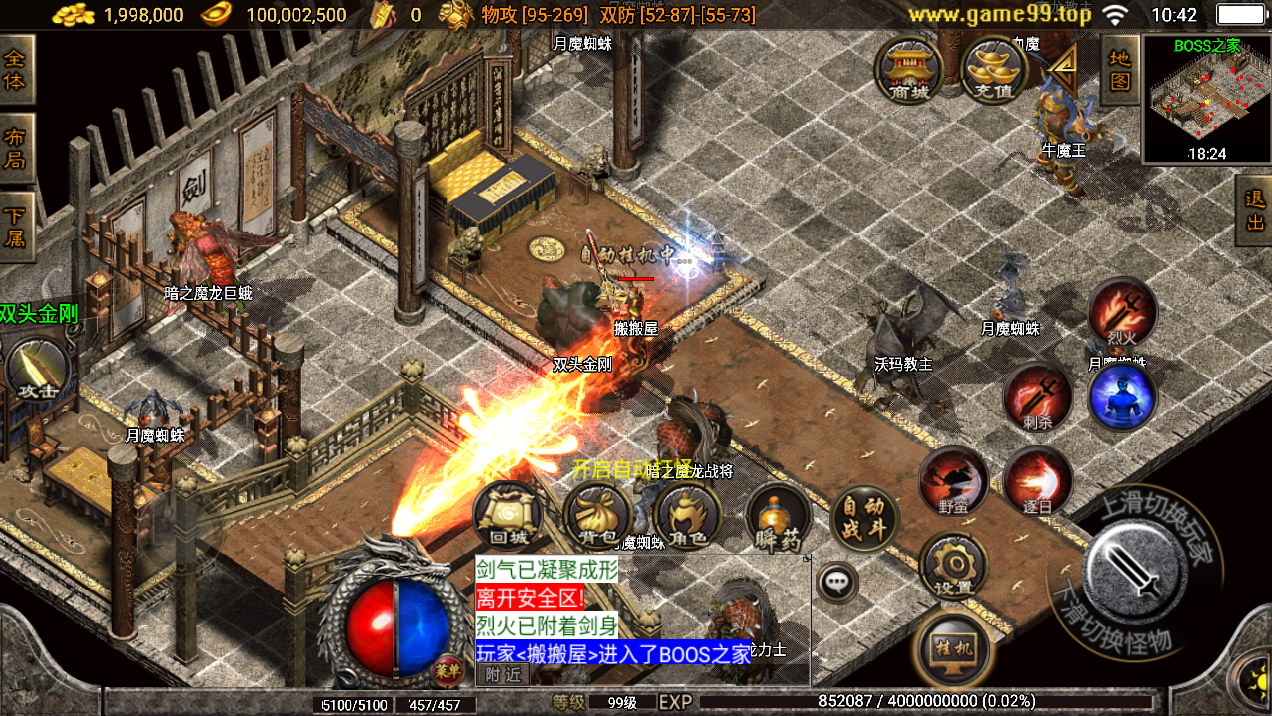Activate the 野蛮 charge skill
The image size is (1272, 716).
[953, 481]
